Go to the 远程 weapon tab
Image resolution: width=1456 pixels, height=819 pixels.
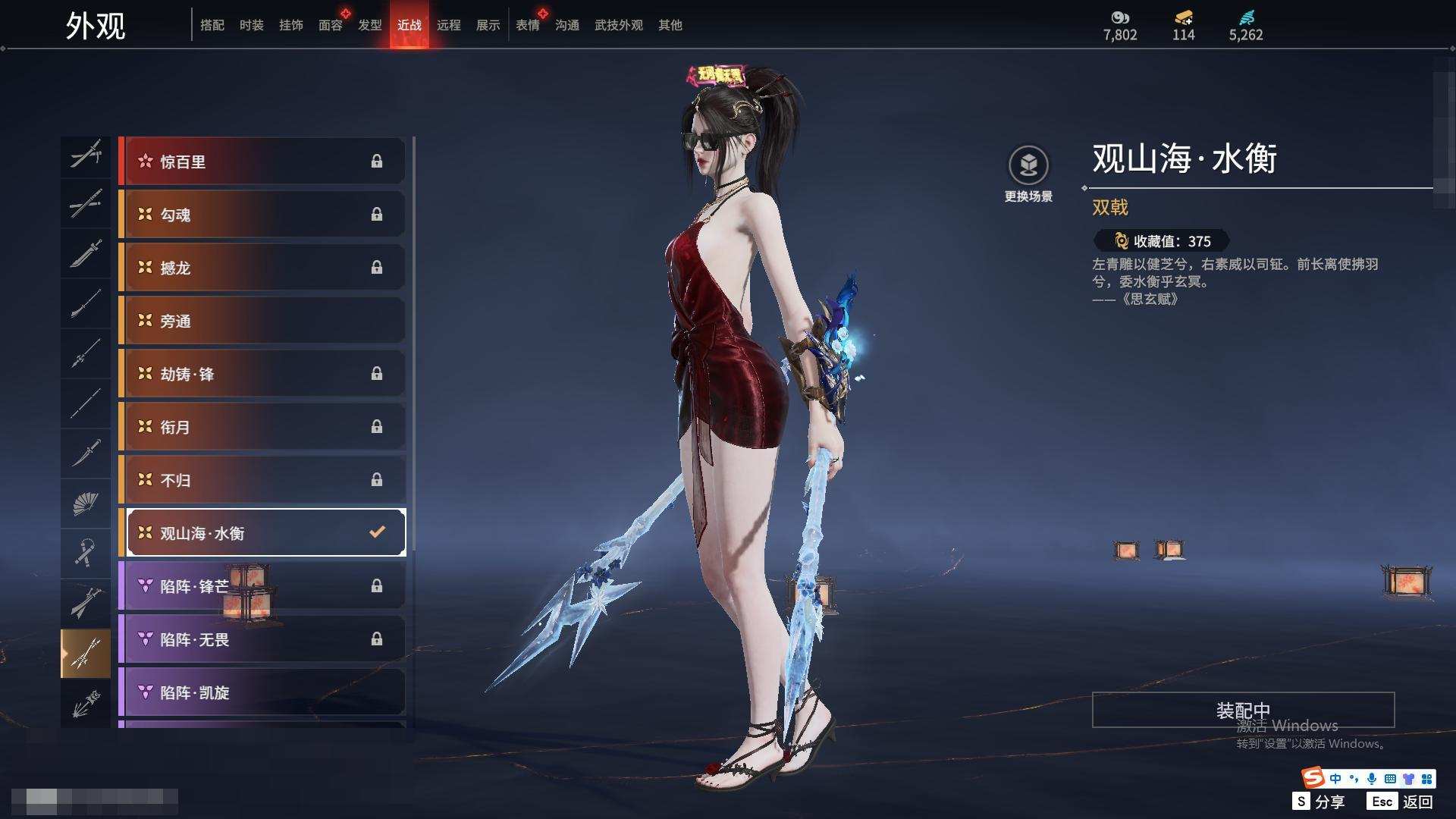click(x=448, y=25)
